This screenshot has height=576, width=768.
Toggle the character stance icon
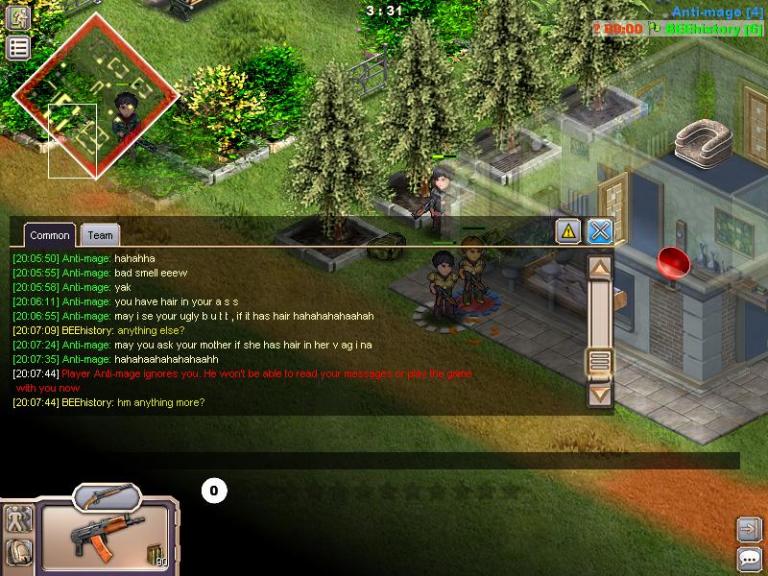coord(18,519)
